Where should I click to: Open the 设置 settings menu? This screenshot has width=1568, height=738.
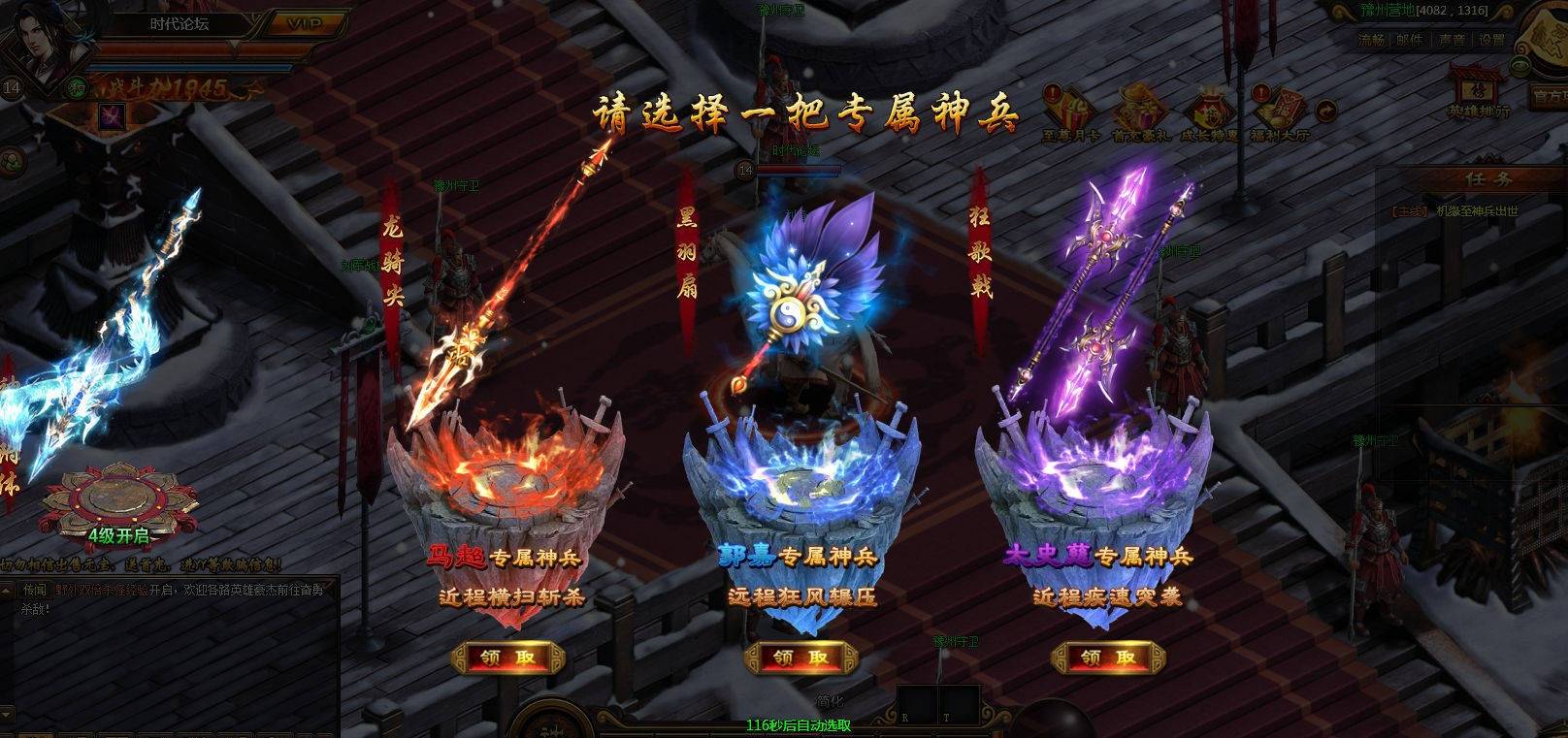1490,39
